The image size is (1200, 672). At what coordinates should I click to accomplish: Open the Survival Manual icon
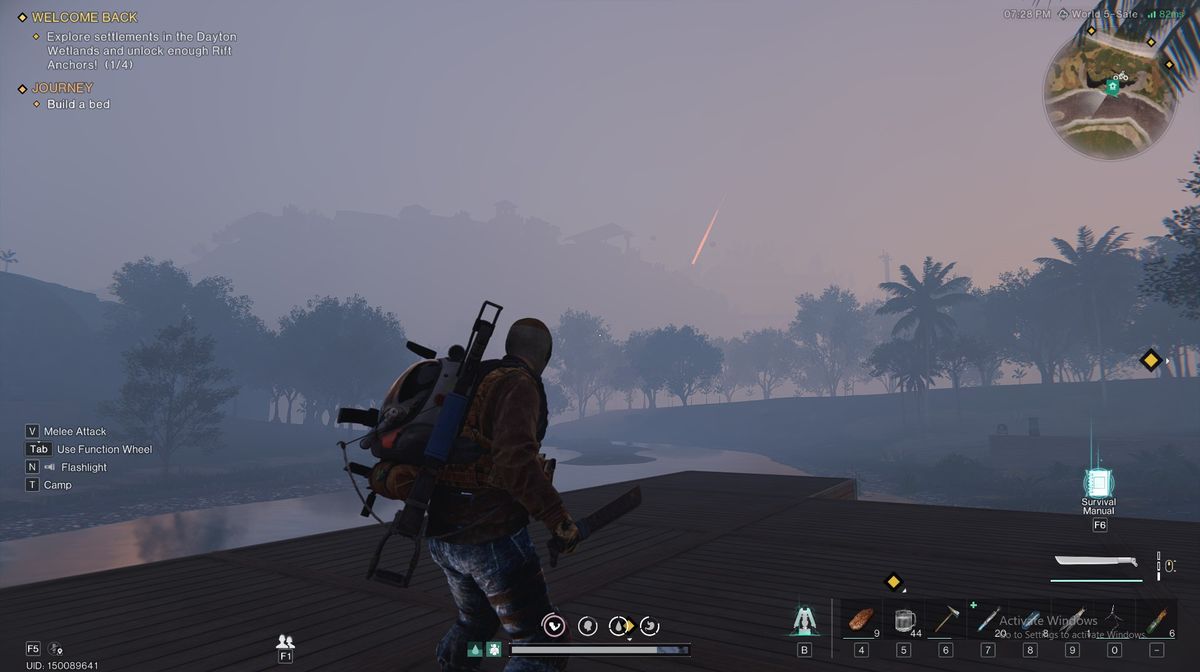(1098, 484)
